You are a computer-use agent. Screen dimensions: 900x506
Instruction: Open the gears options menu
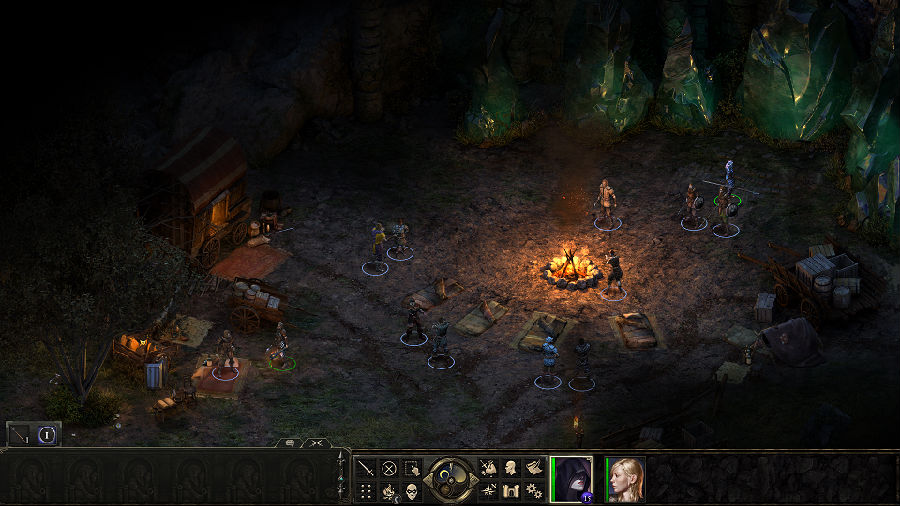pyautogui.click(x=533, y=490)
